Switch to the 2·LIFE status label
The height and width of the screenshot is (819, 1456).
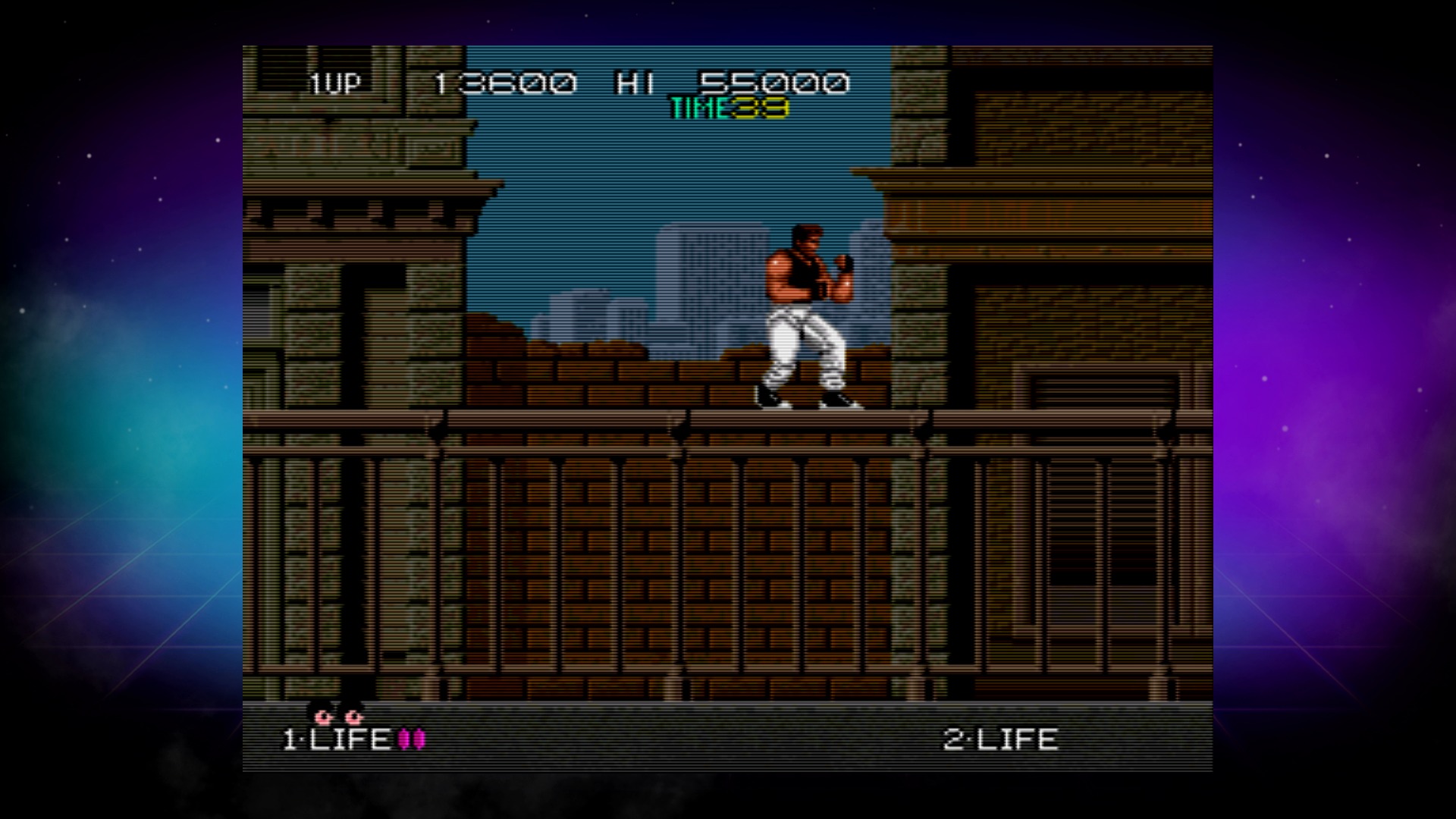click(999, 738)
